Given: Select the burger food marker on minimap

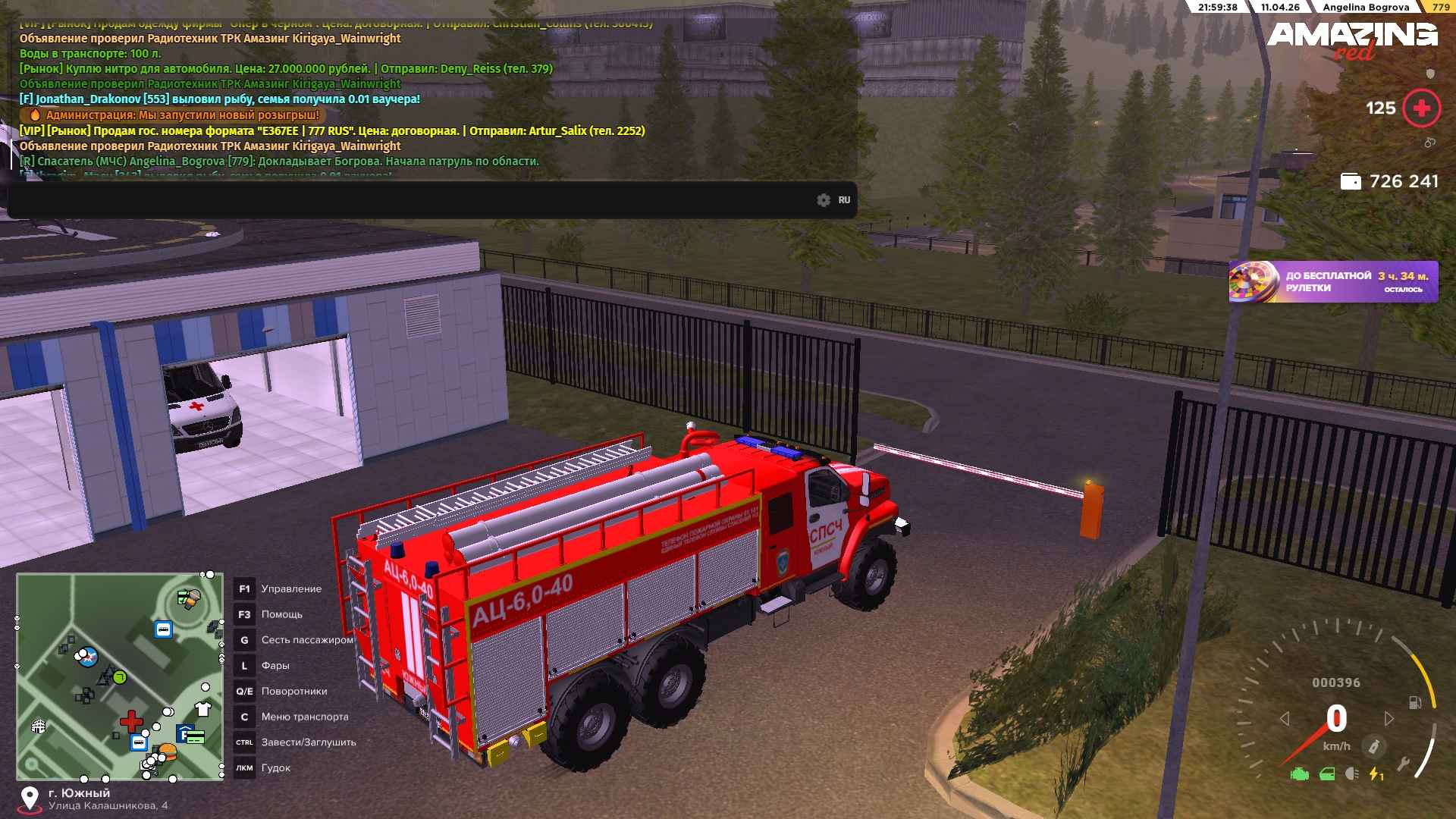Looking at the screenshot, I should point(167,752).
